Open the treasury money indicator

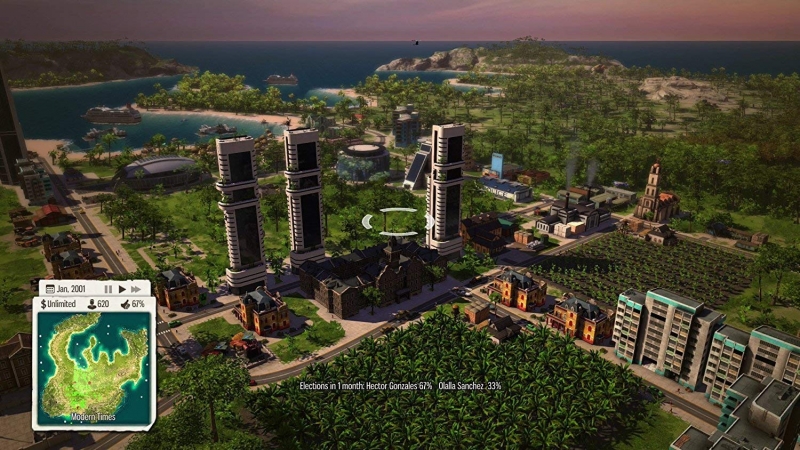pyautogui.click(x=60, y=304)
